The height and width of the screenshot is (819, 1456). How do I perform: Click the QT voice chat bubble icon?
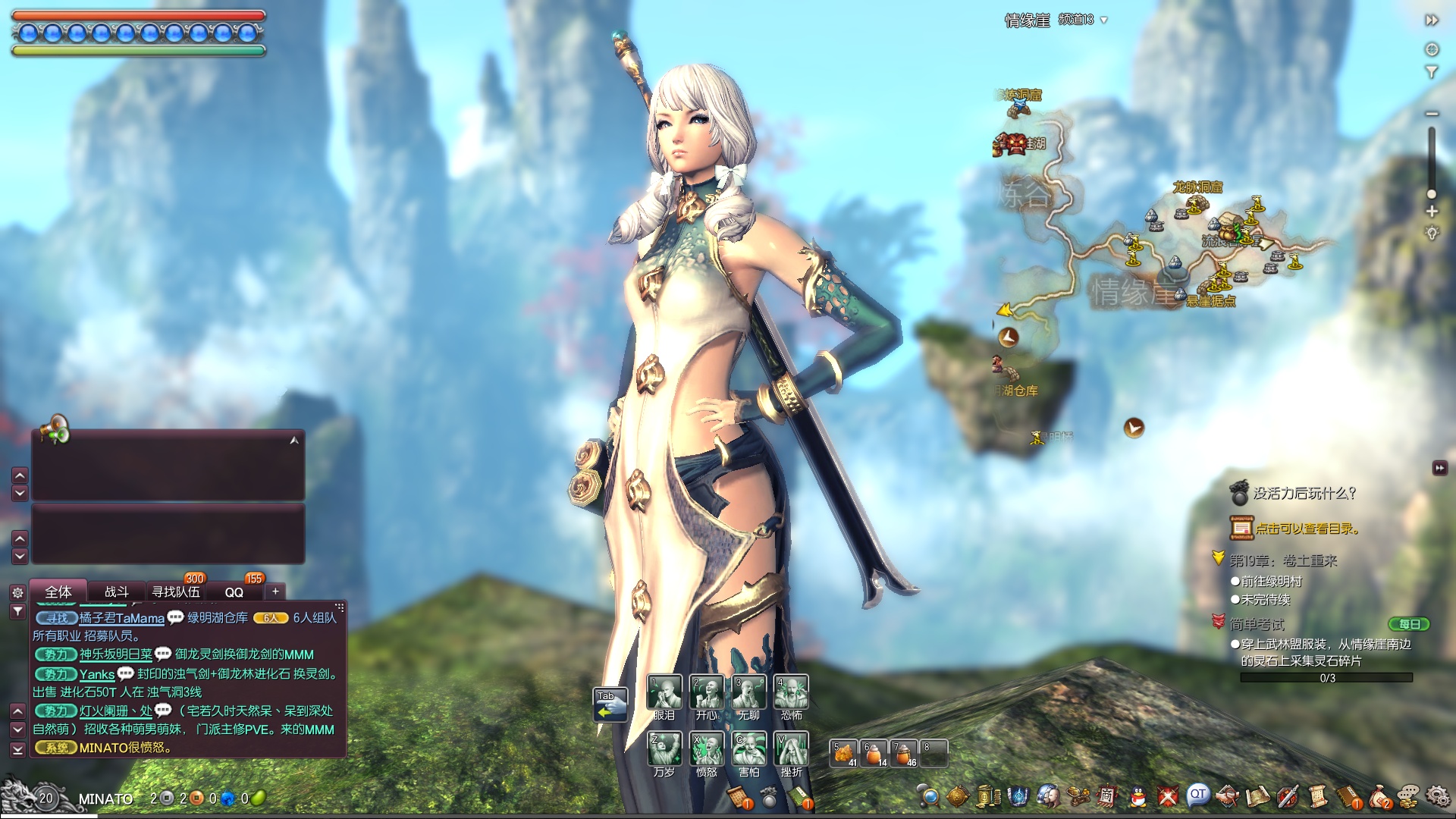coord(1197,795)
